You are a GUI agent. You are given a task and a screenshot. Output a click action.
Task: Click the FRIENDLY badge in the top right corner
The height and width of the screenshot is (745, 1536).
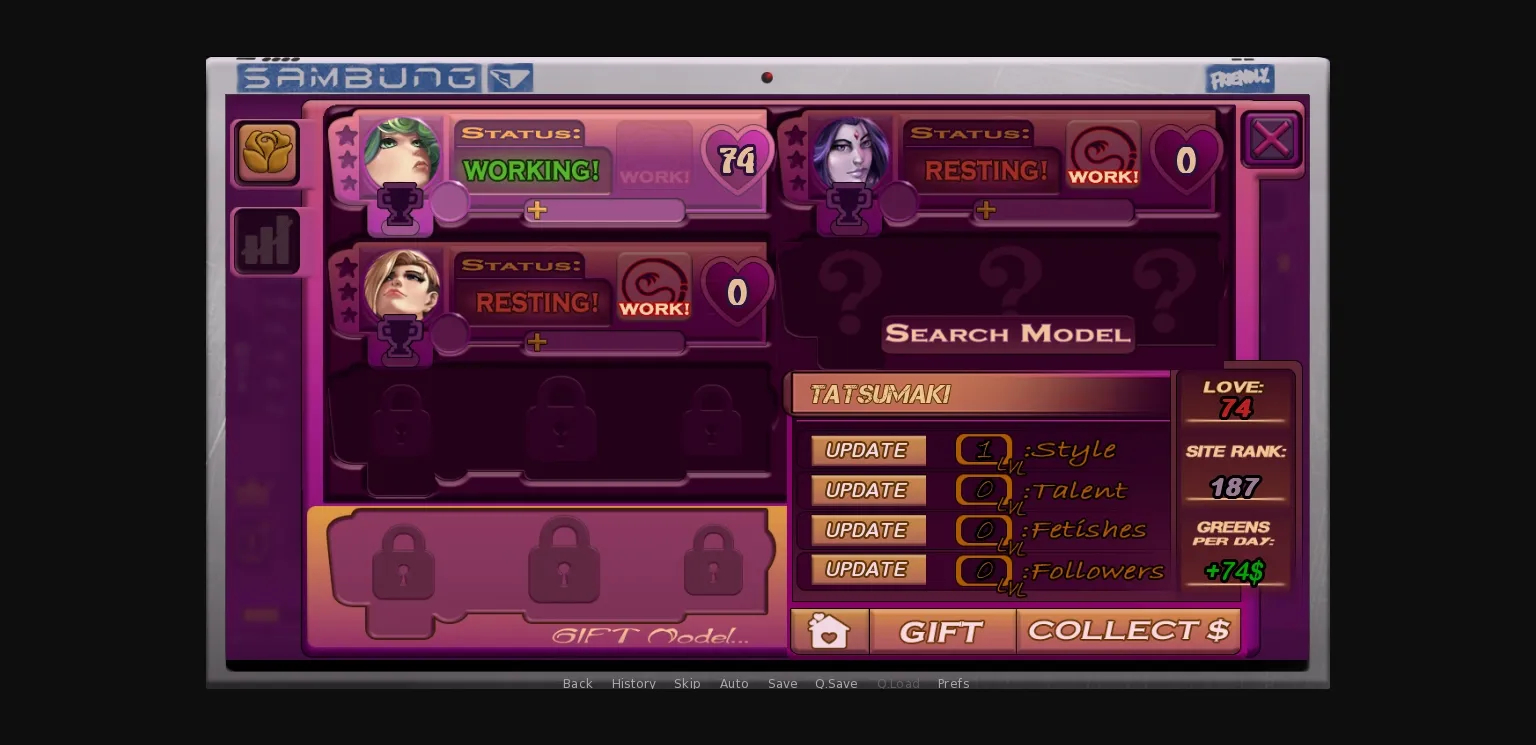pos(1239,77)
